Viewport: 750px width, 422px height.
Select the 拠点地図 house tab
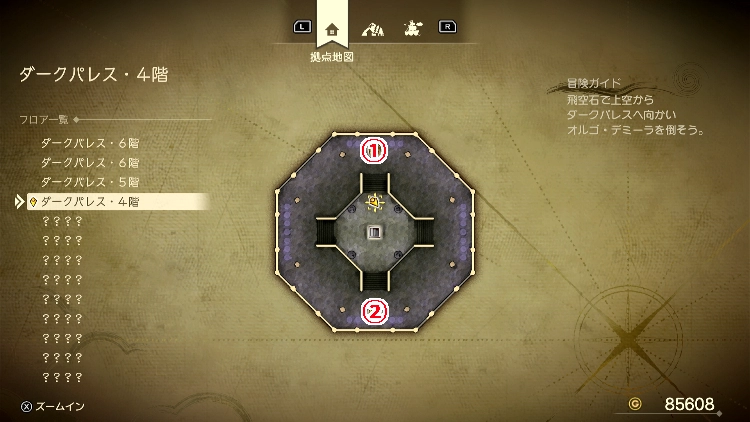coord(332,28)
